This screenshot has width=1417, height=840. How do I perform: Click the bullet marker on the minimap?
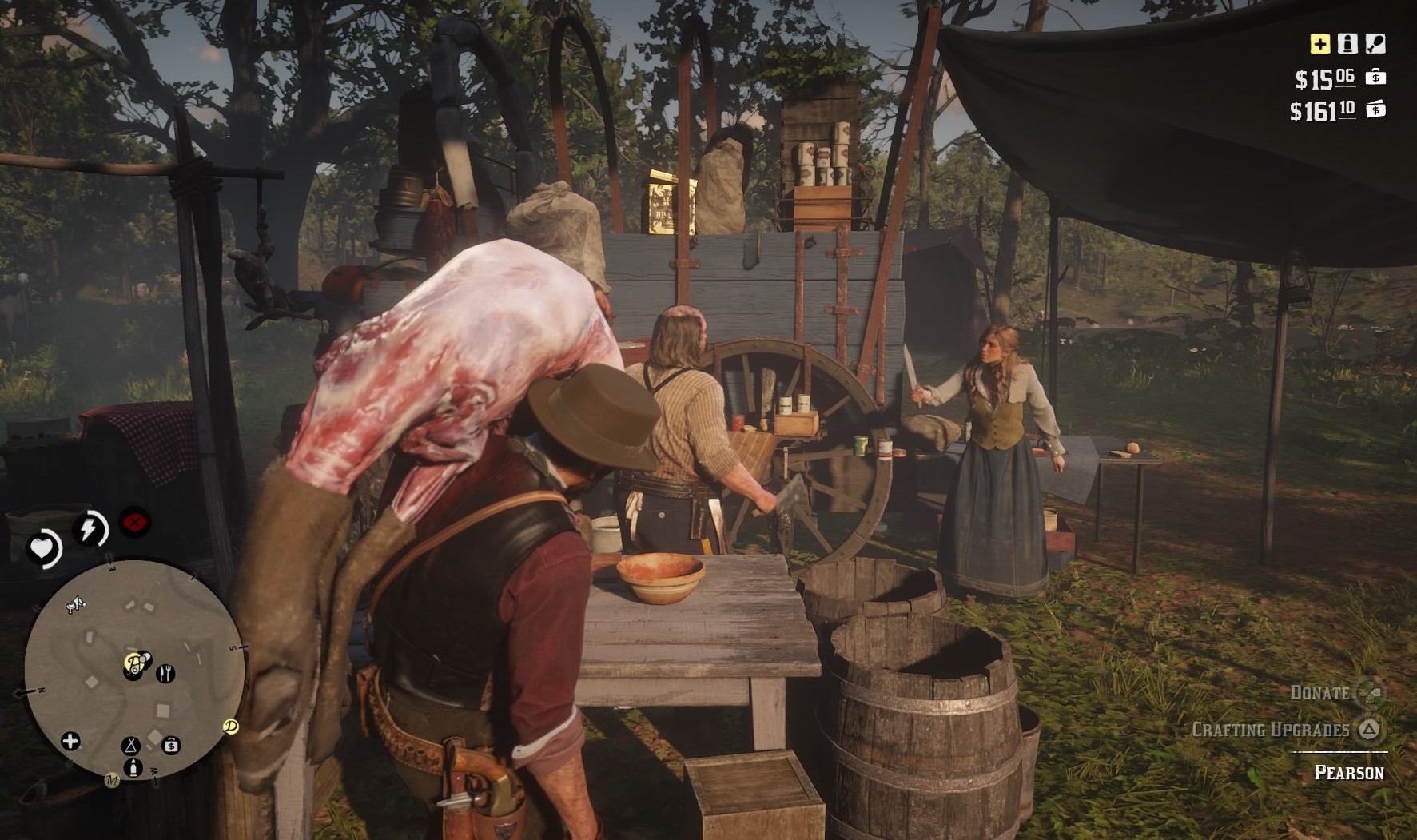point(133,767)
